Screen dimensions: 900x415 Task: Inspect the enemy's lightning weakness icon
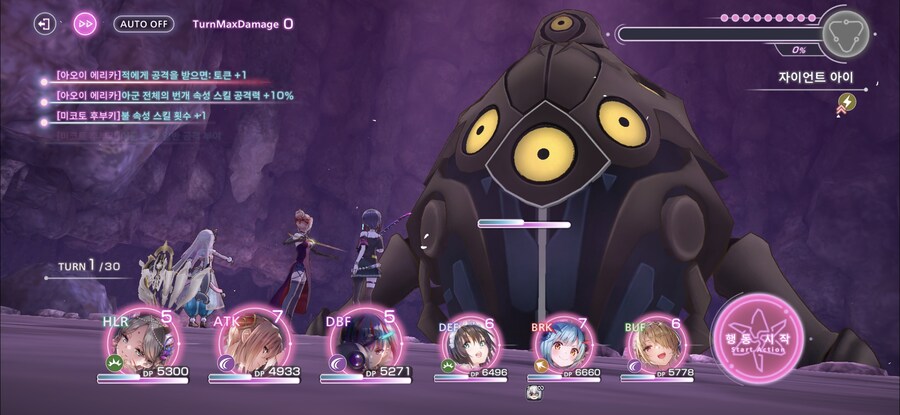[846, 101]
